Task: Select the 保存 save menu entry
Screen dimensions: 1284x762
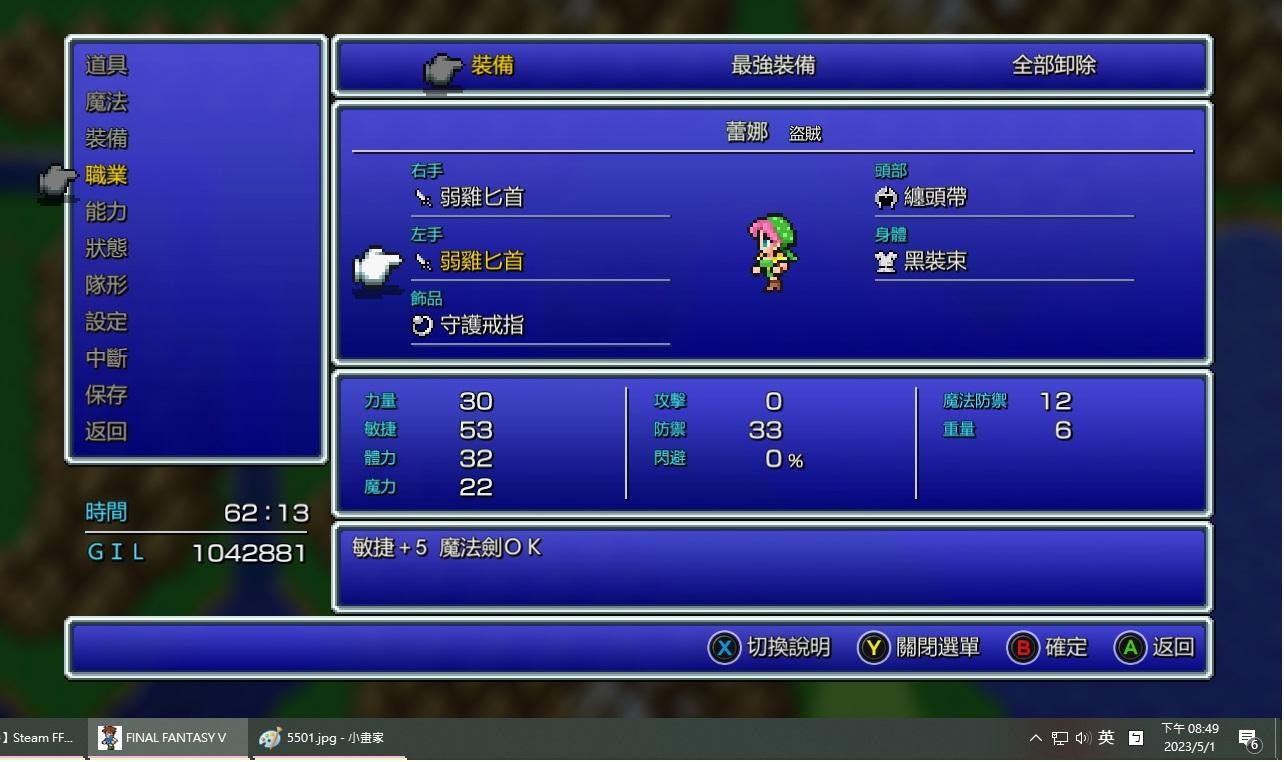Action: 106,395
